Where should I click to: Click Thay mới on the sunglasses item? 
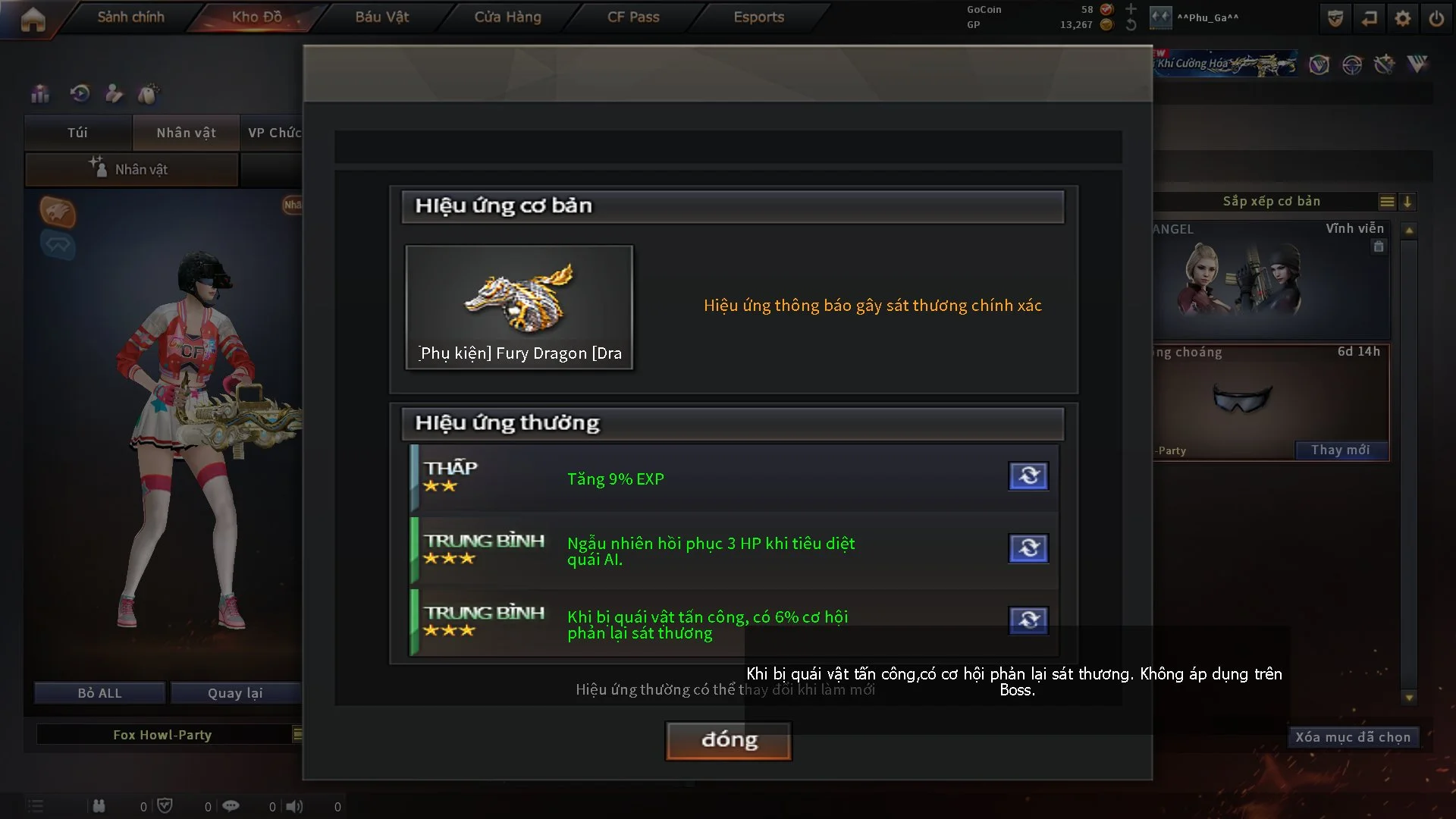(x=1340, y=450)
